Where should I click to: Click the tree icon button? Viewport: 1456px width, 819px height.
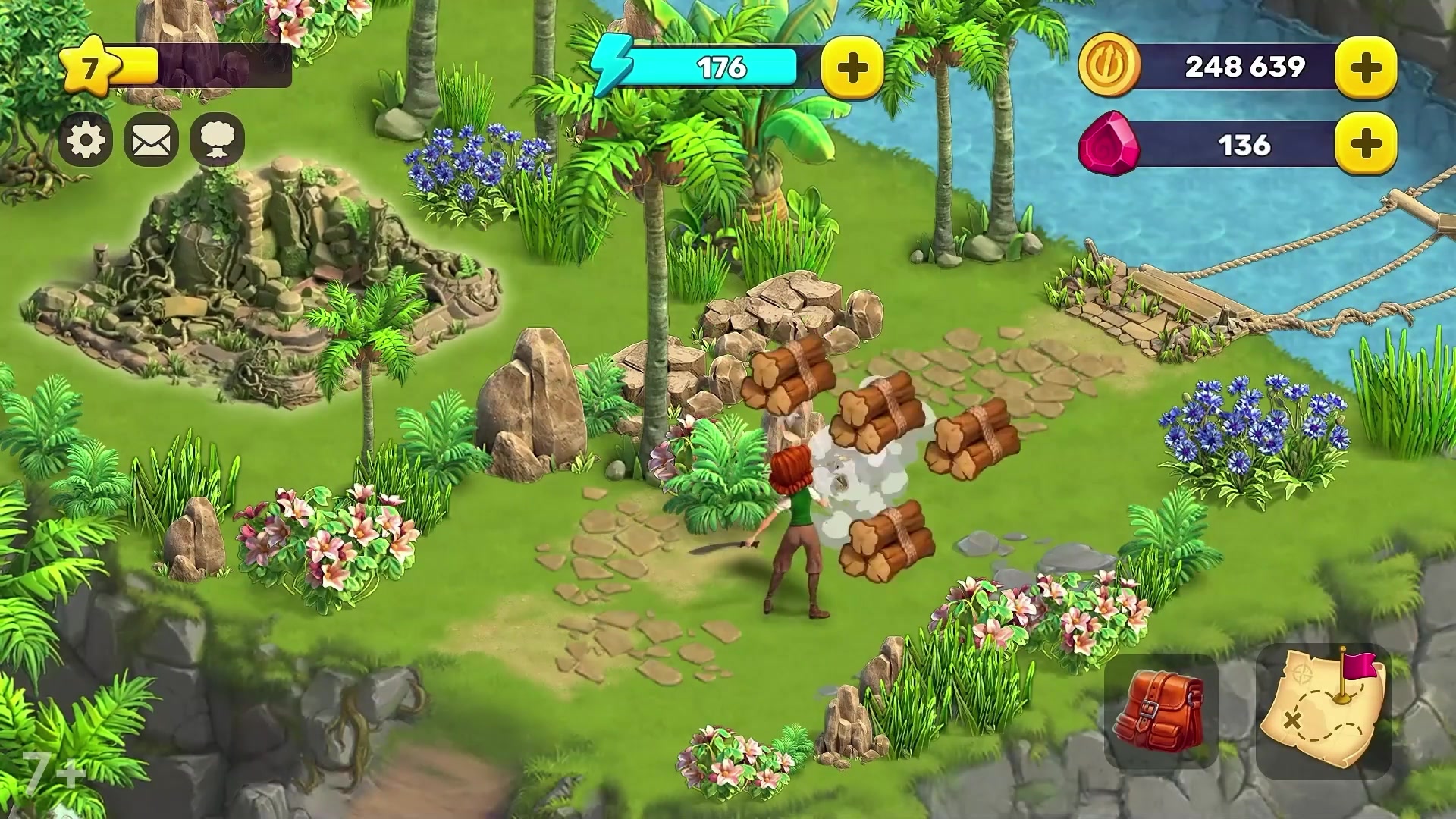[217, 140]
